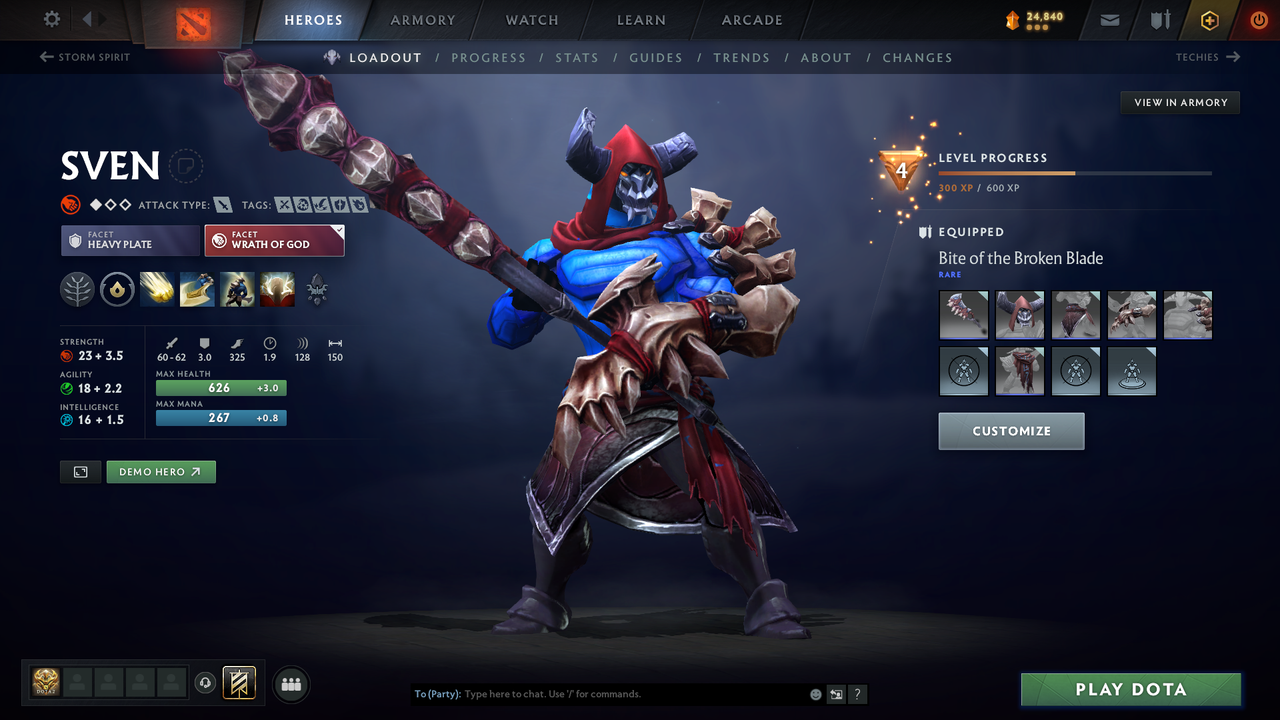Image resolution: width=1280 pixels, height=720 pixels.
Task: Open the friends list icon
Action: click(291, 684)
